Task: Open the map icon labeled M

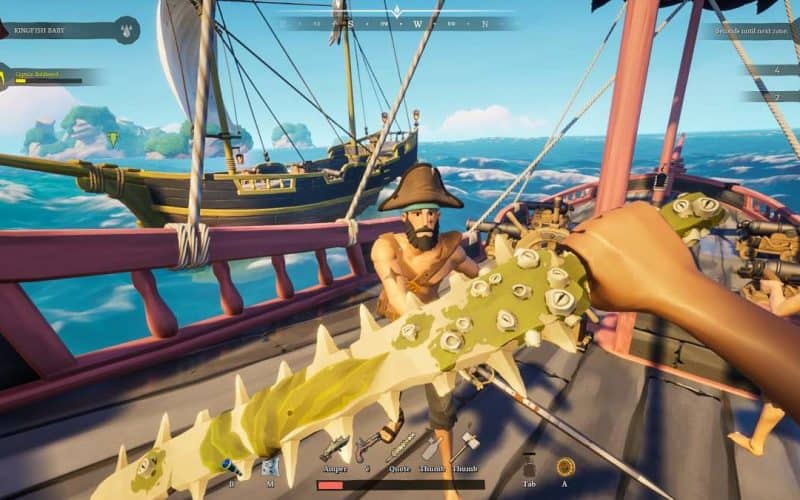Action: tap(270, 464)
